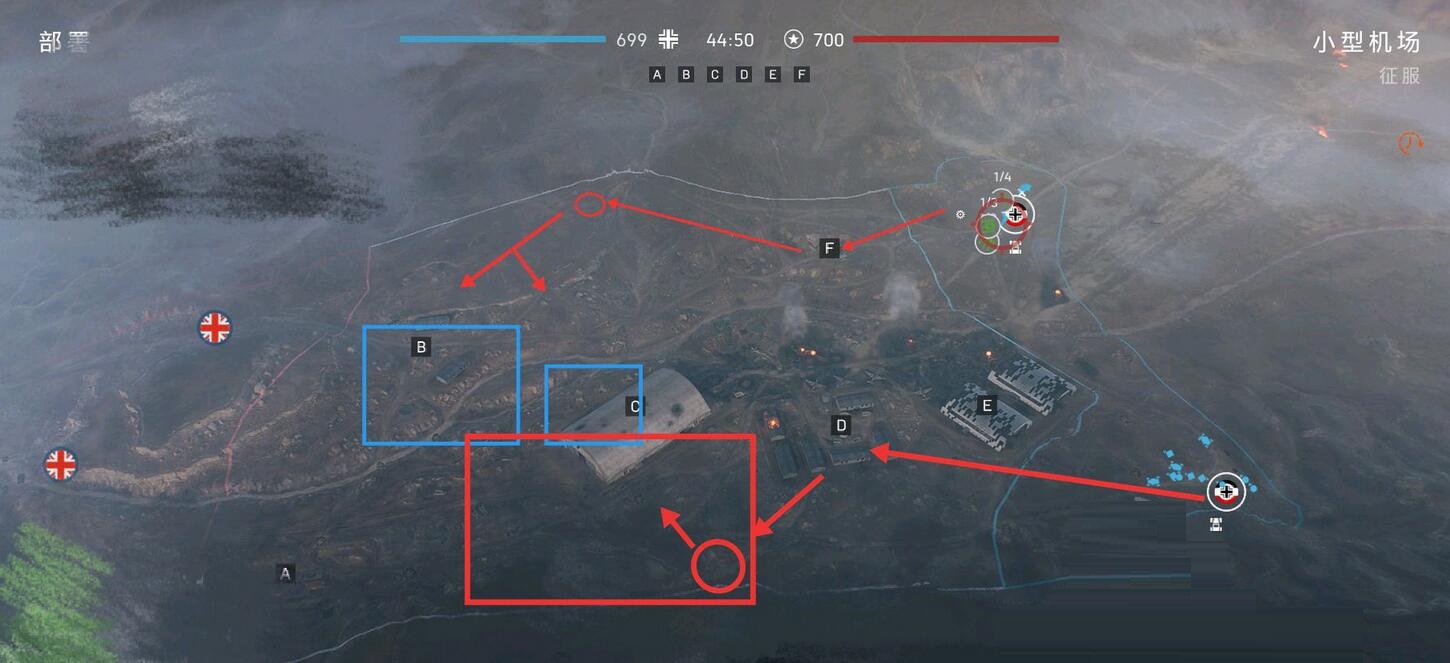
Task: Select capture point E by the barracks
Action: tap(987, 405)
